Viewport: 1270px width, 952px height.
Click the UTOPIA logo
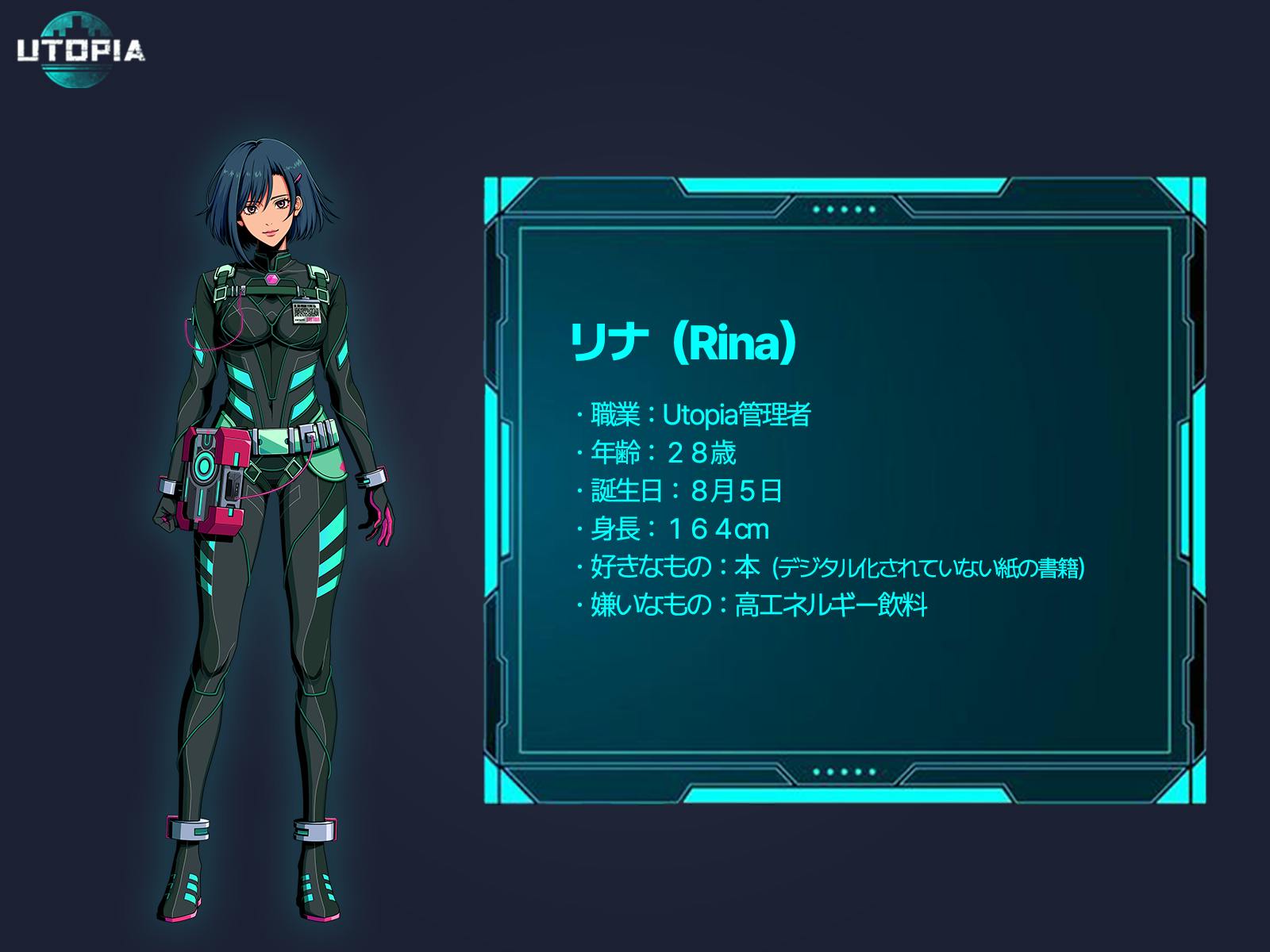click(81, 50)
